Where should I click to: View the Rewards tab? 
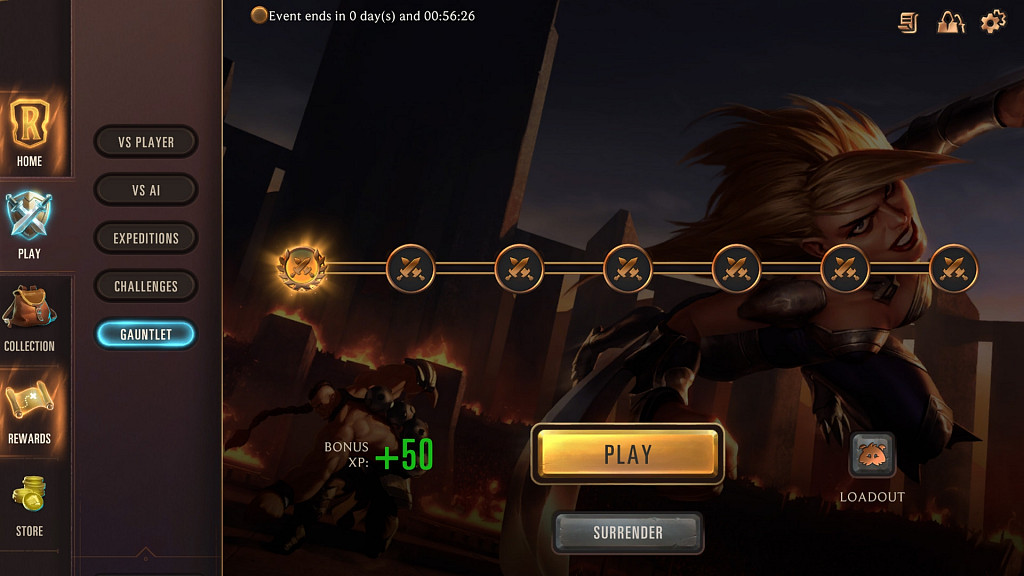[30, 411]
